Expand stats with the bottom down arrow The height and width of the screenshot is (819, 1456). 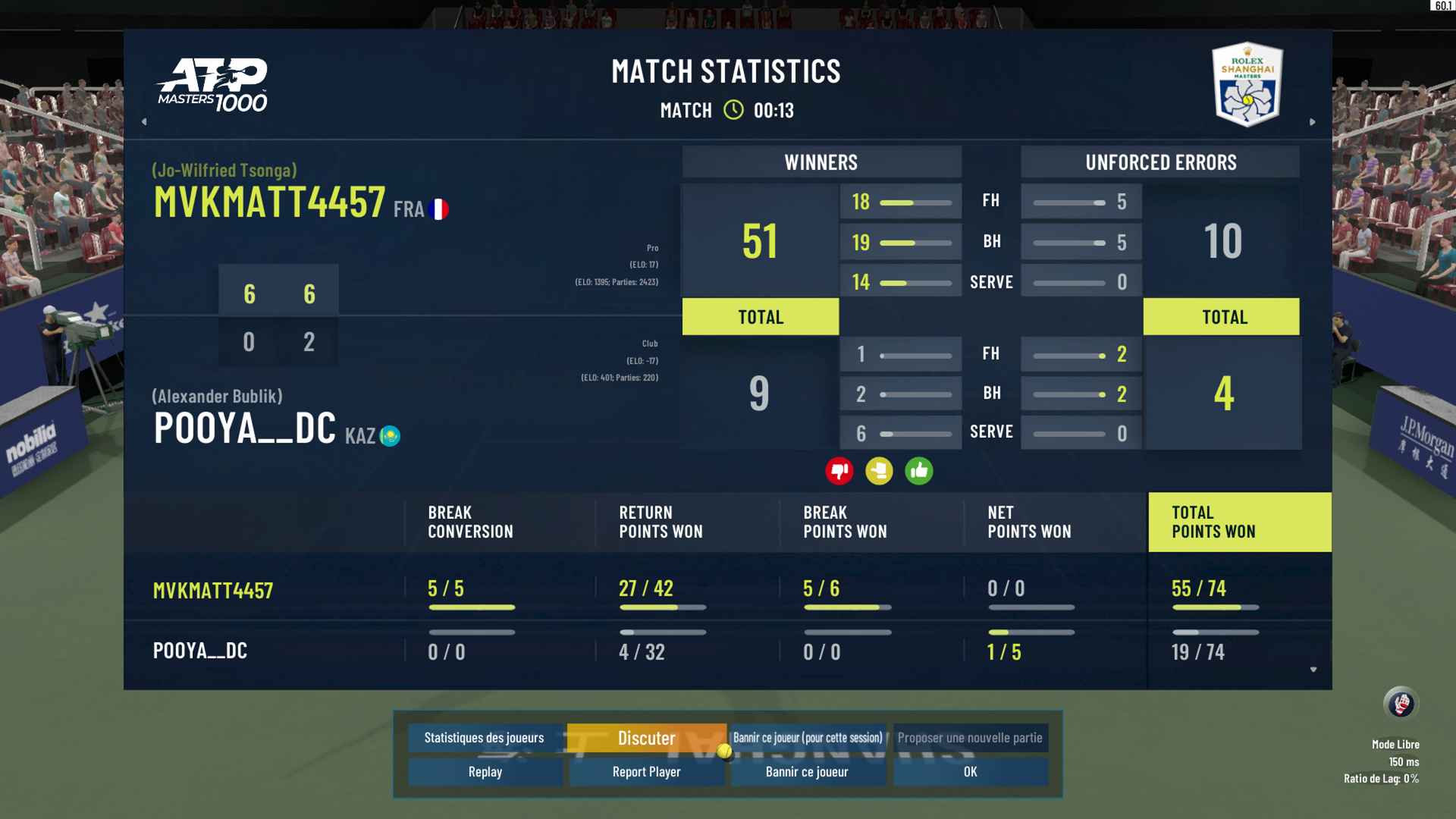(1313, 670)
